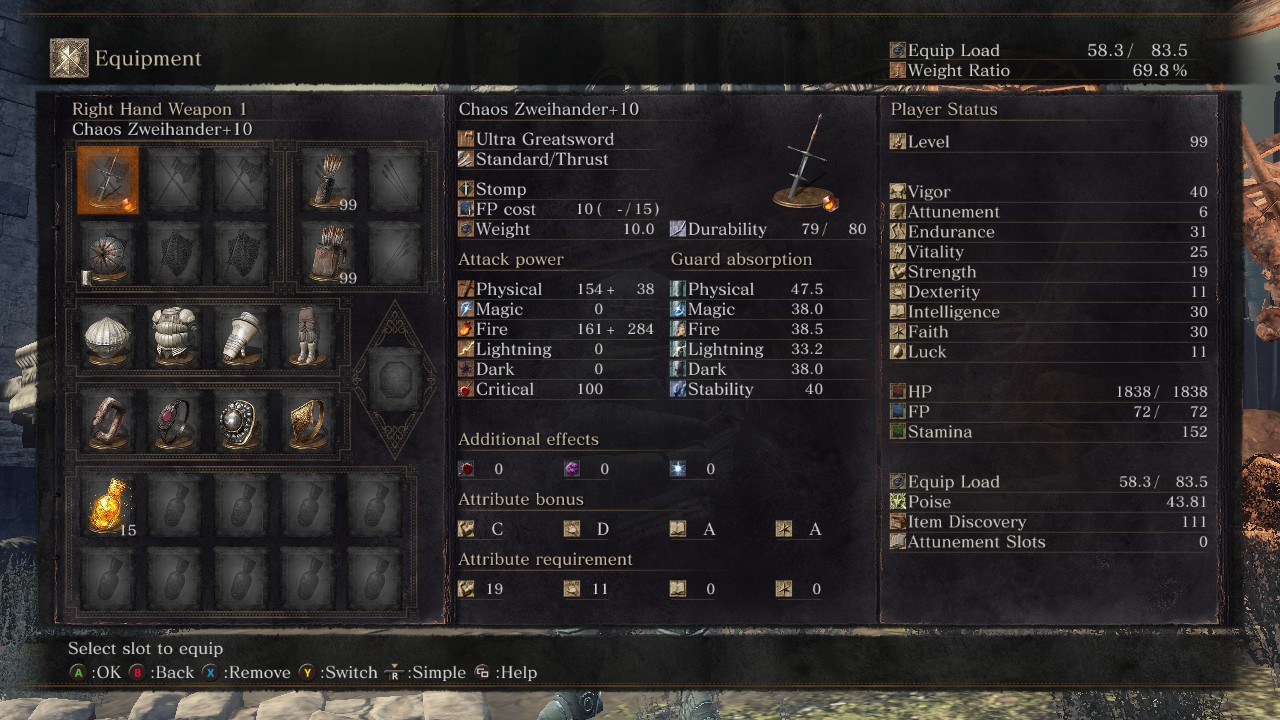Open the onion-shaped helmet slot

(108, 336)
